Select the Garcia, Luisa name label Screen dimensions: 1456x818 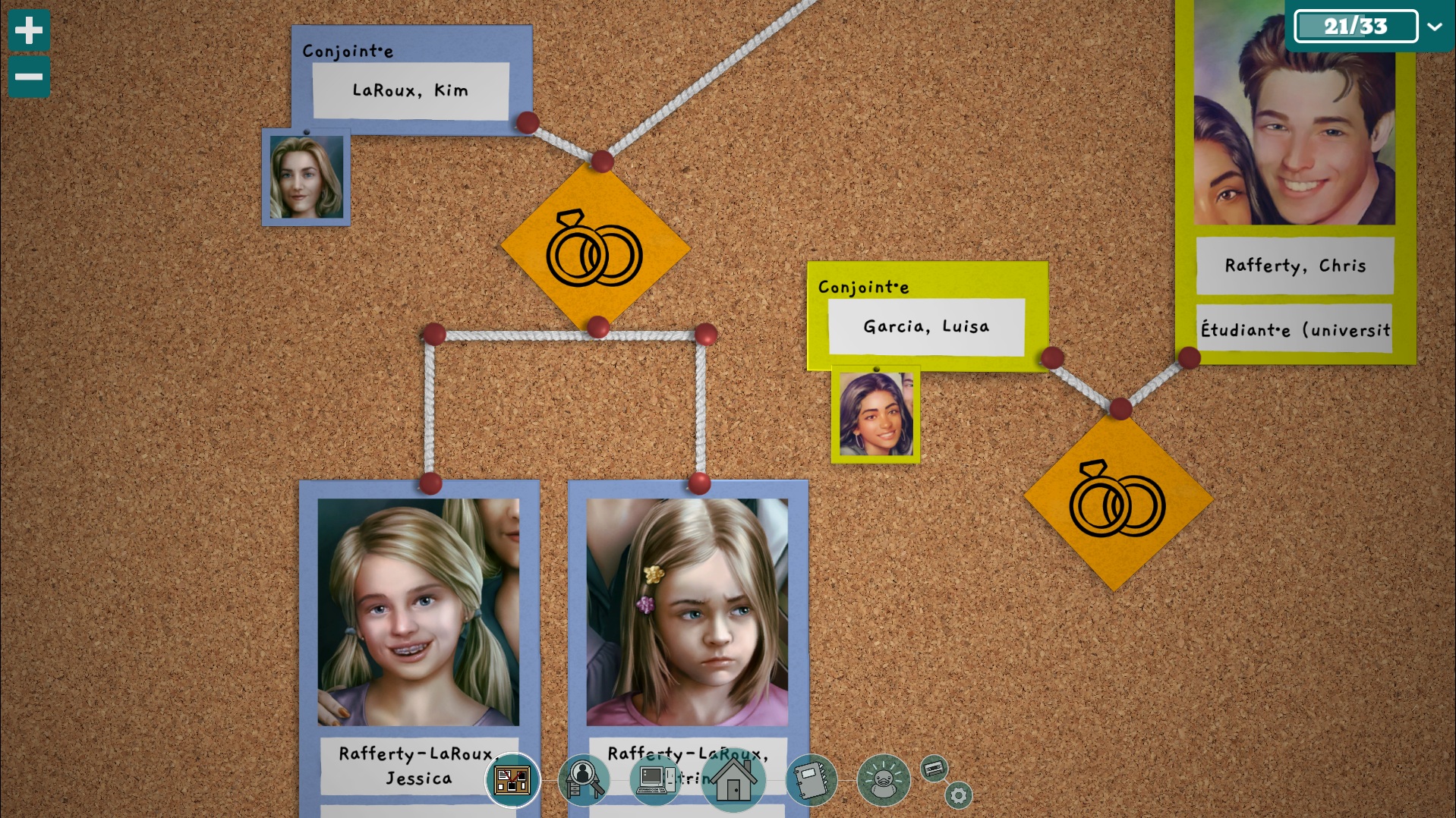[926, 326]
